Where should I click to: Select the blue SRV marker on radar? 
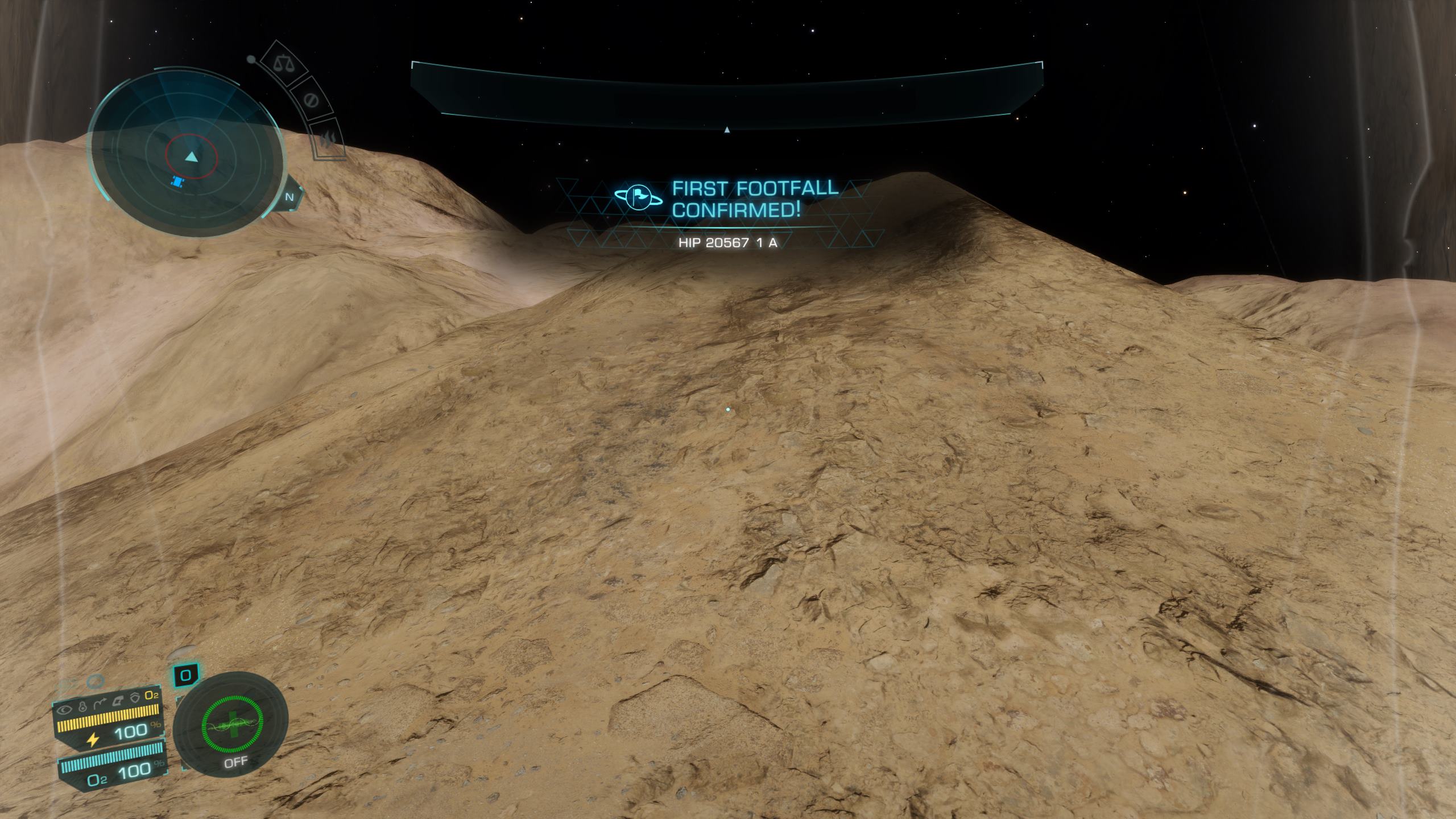(x=178, y=182)
